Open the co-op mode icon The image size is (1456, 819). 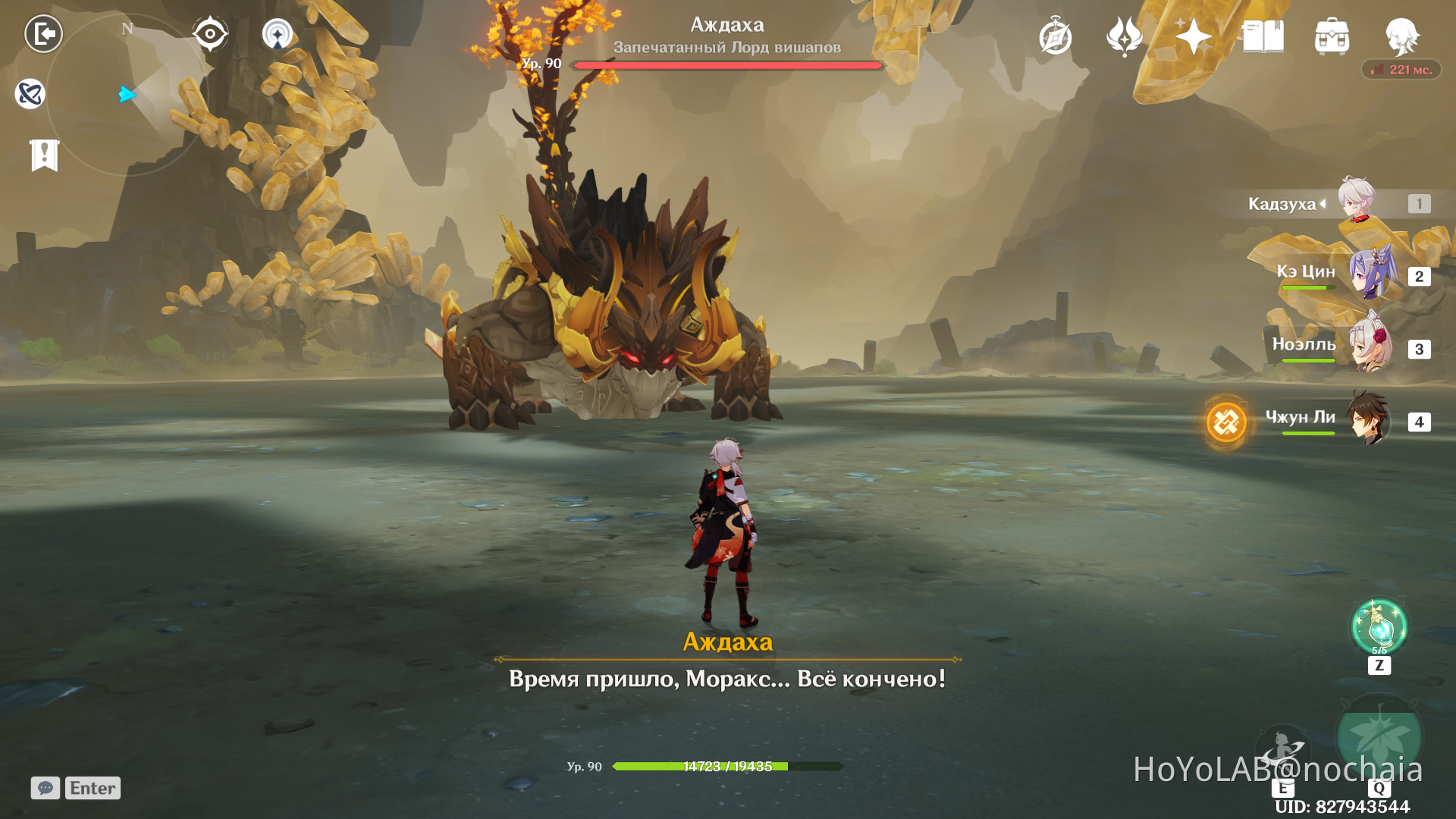278,34
